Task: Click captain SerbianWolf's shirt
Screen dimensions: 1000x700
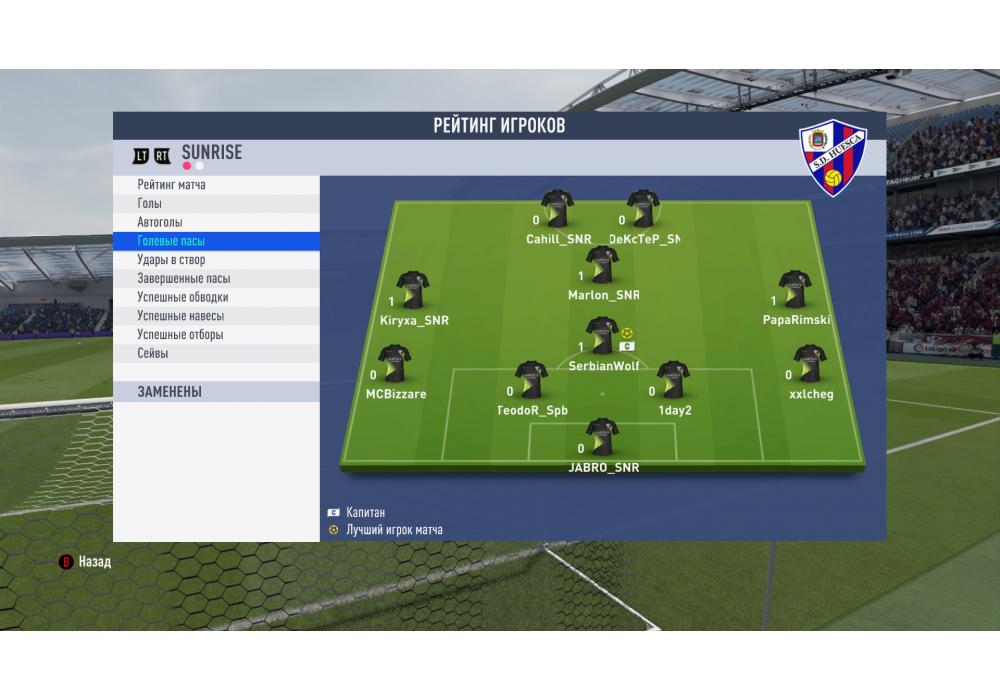Action: point(601,337)
